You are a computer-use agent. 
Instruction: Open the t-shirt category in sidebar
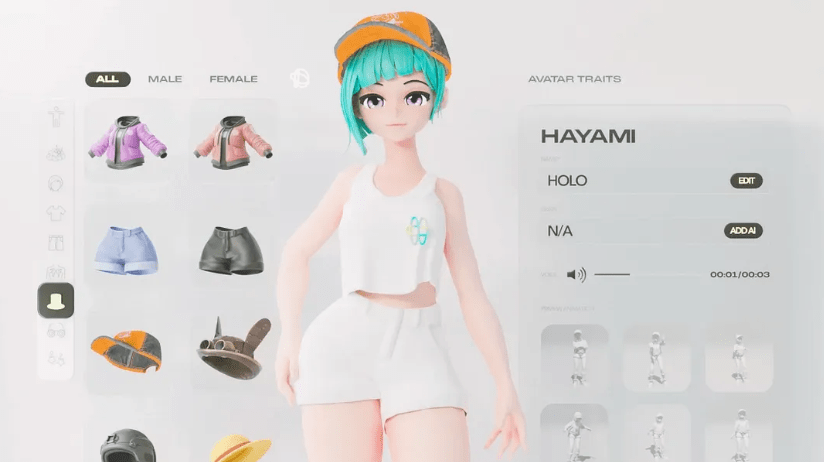56,213
